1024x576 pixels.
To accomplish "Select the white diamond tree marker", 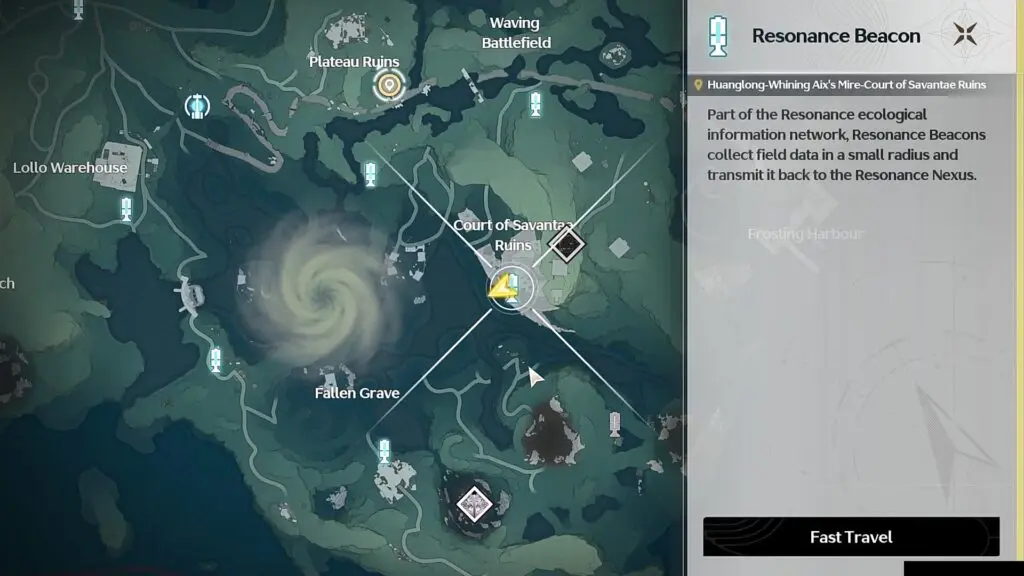I will click(x=473, y=504).
